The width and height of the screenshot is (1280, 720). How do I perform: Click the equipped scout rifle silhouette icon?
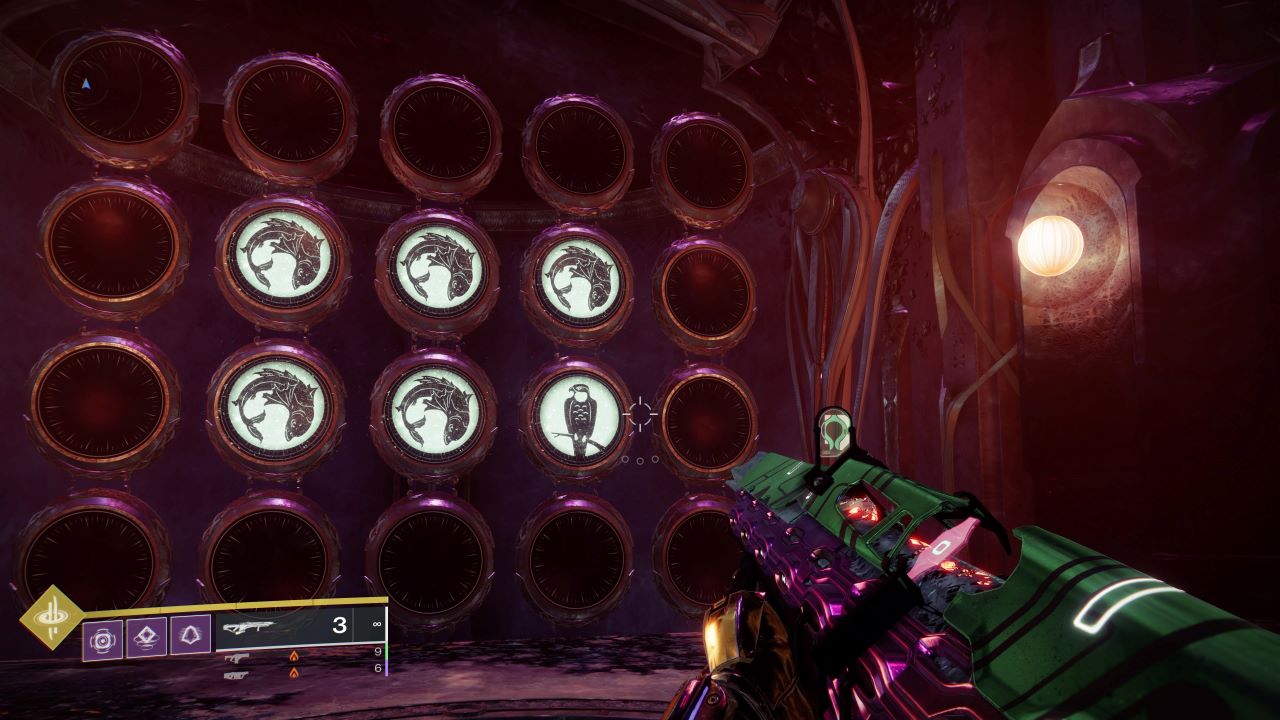(250, 628)
